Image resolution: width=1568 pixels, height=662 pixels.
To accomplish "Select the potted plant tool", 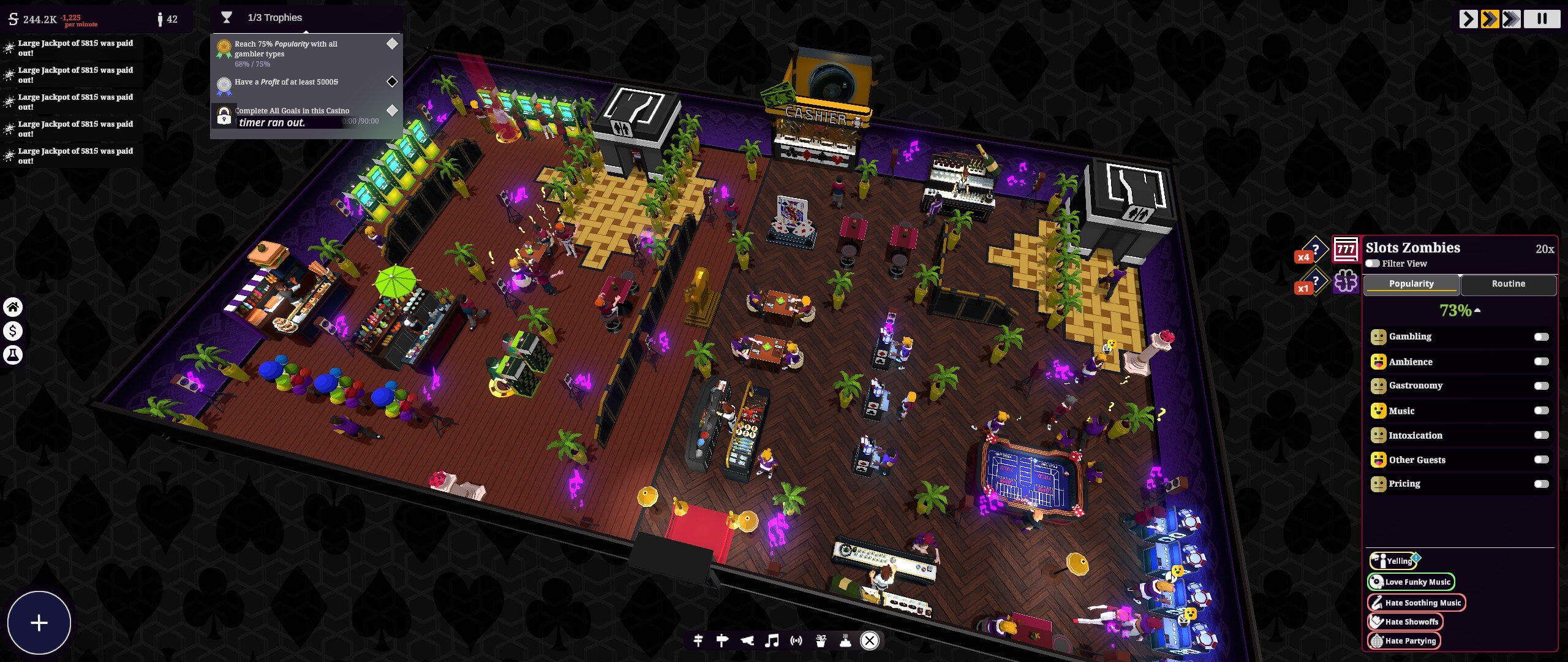I will 821,641.
